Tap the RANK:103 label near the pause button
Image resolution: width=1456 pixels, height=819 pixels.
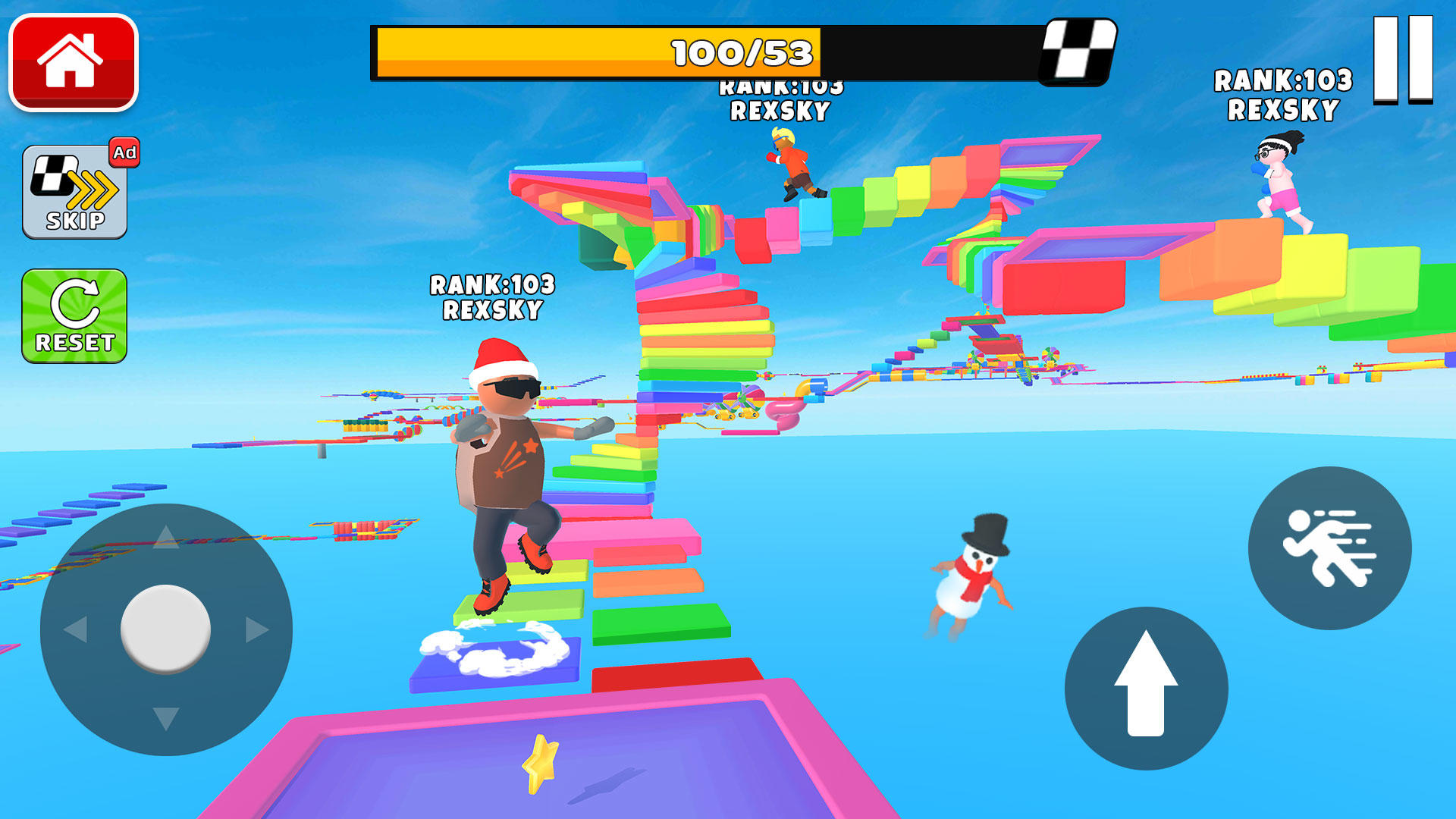coord(1284,78)
